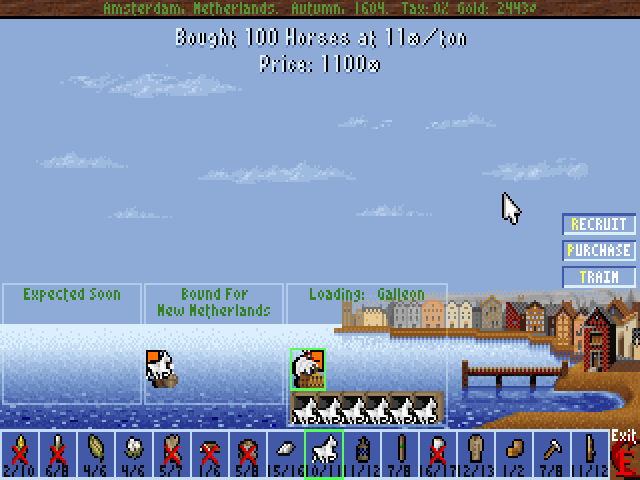Select the docked galleon being loaded

coord(307,369)
